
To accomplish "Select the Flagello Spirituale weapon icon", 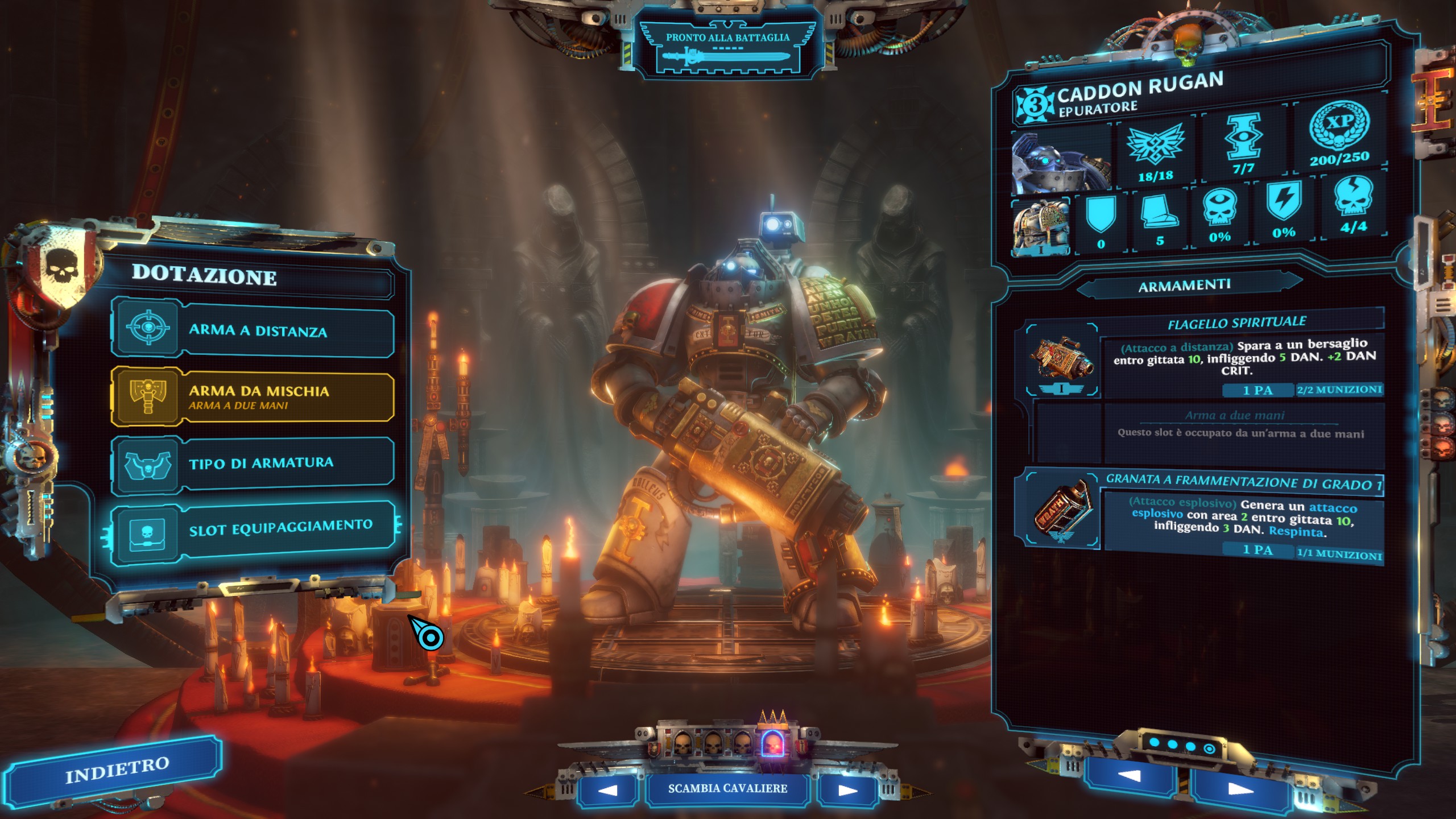I will [1062, 358].
